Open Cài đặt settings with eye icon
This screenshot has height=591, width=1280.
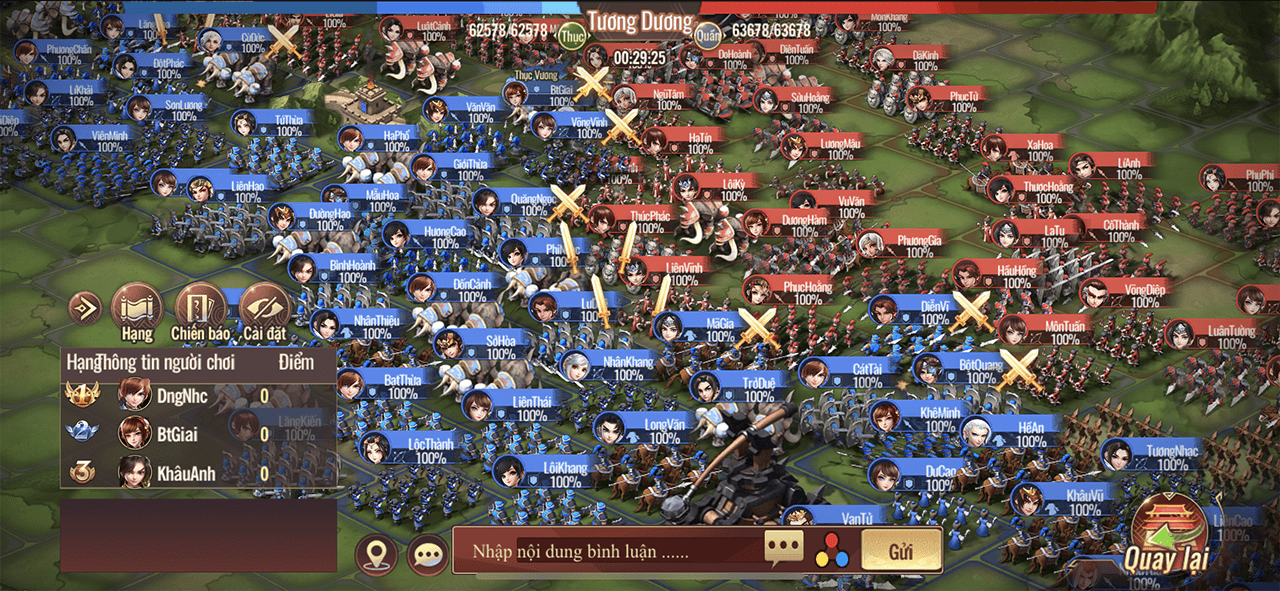click(265, 308)
